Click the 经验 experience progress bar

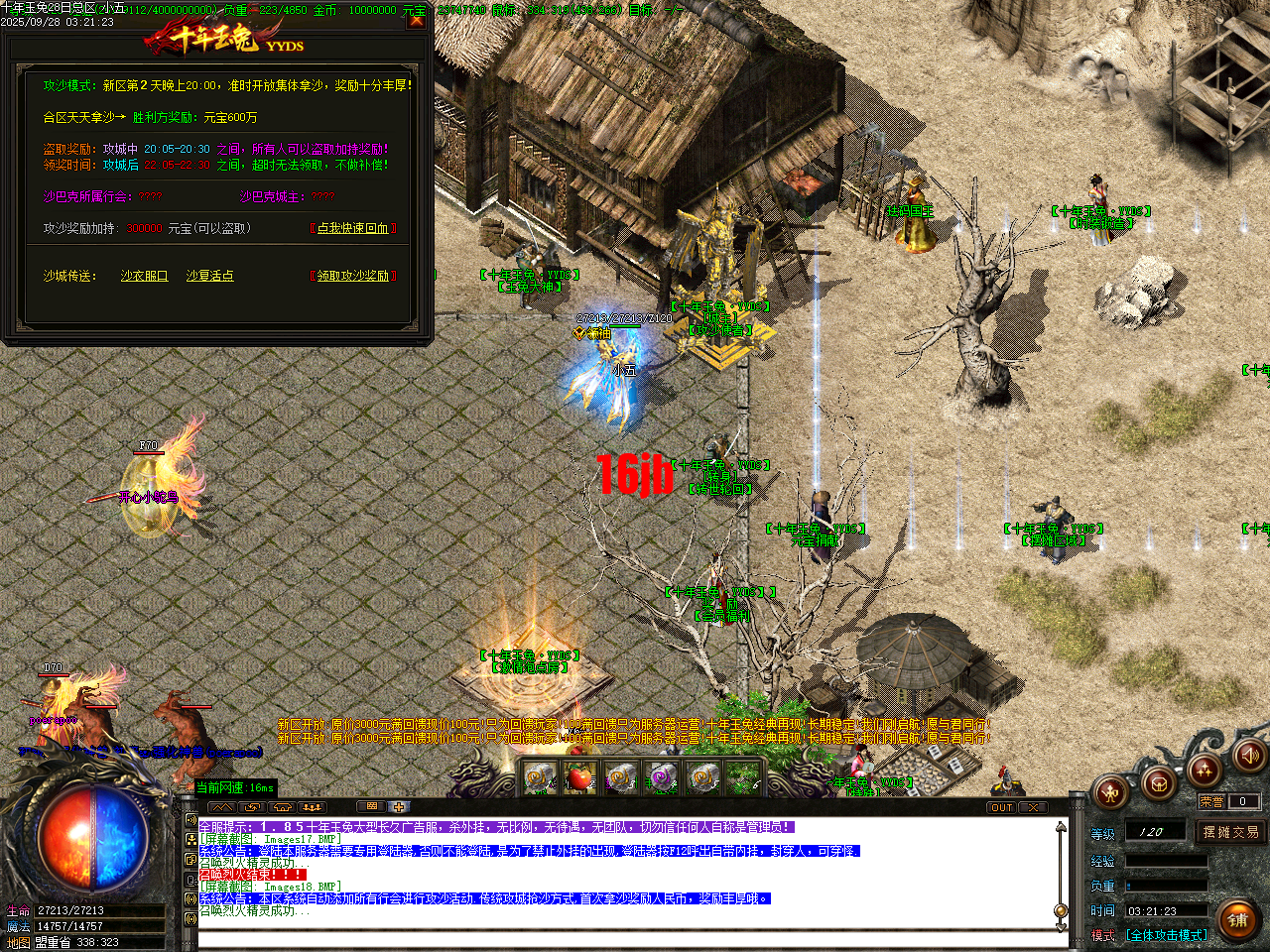click(x=1166, y=861)
